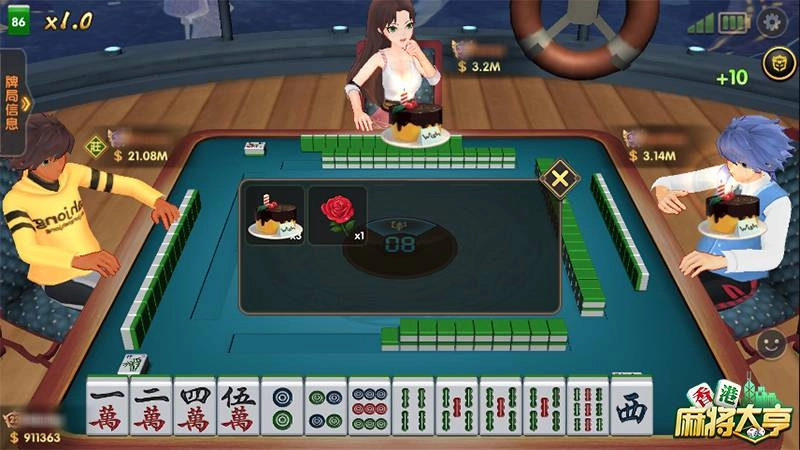Screen dimensions: 800x450
Task: Open the settings gear menu
Action: click(771, 22)
